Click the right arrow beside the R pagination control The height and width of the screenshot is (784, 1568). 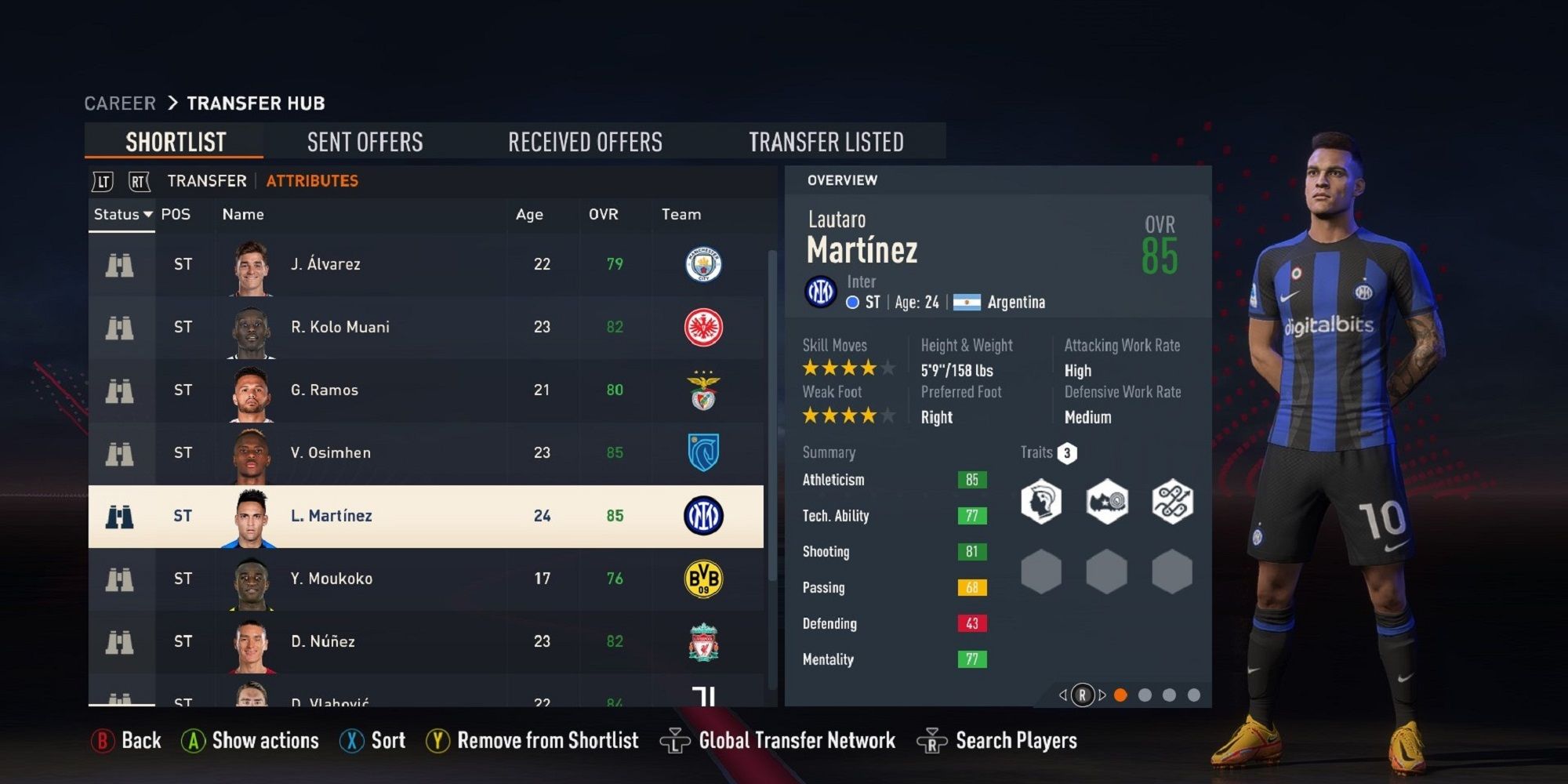pos(1101,694)
